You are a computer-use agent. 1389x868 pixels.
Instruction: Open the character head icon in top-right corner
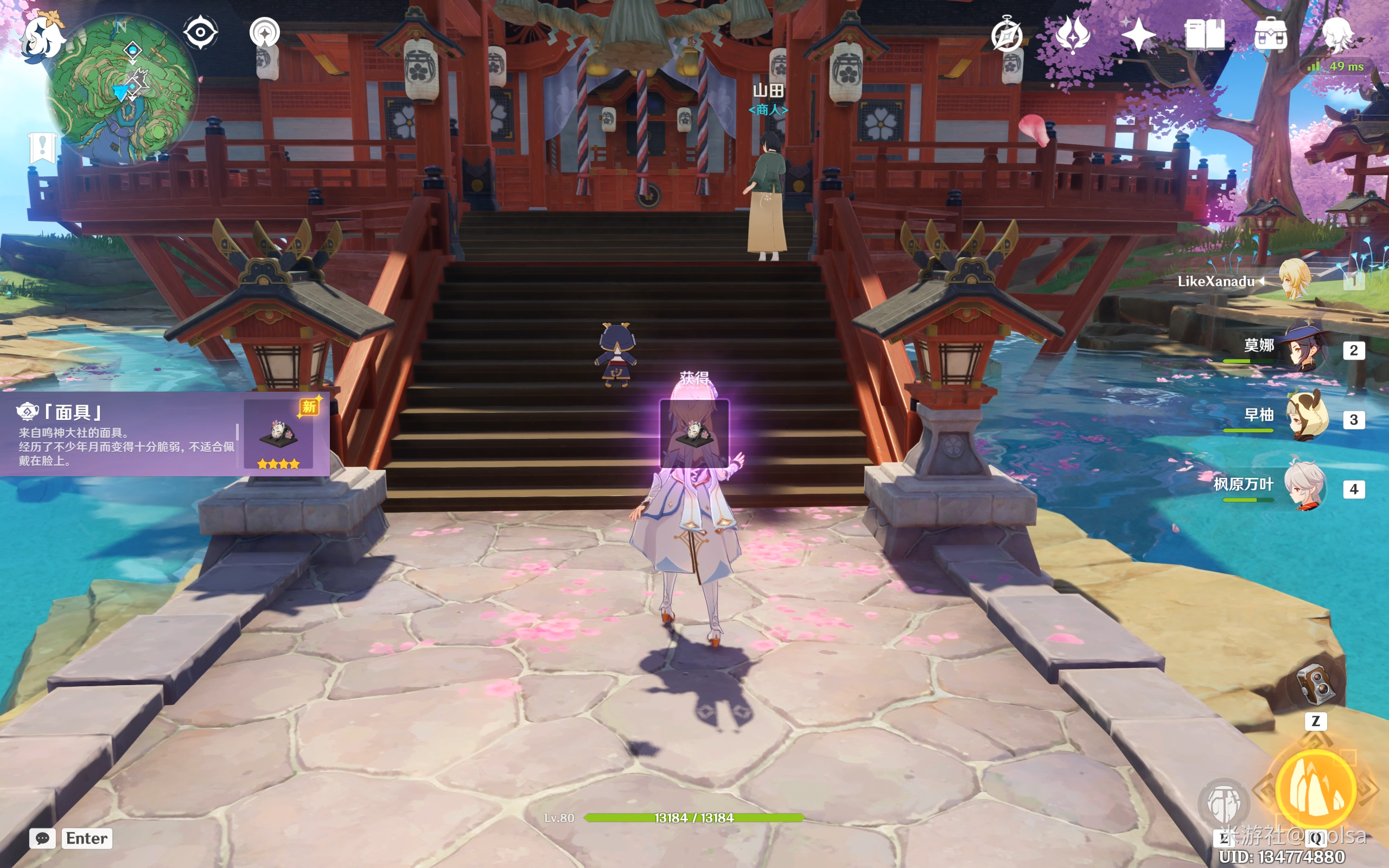click(1337, 33)
